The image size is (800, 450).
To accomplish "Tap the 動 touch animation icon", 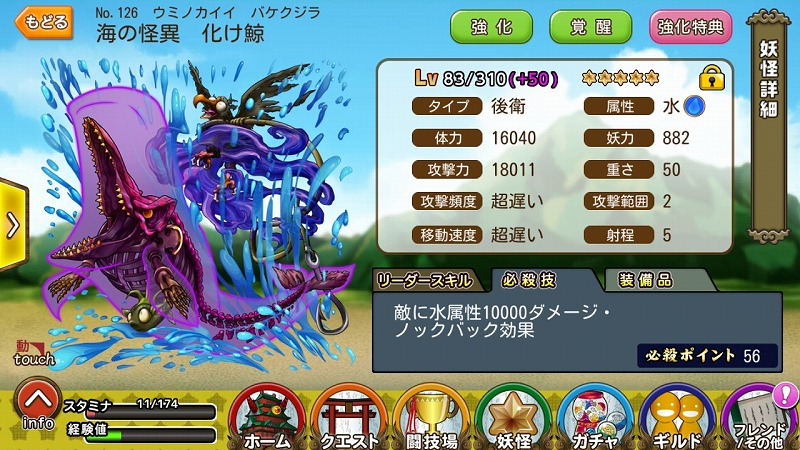I will pyautogui.click(x=29, y=350).
